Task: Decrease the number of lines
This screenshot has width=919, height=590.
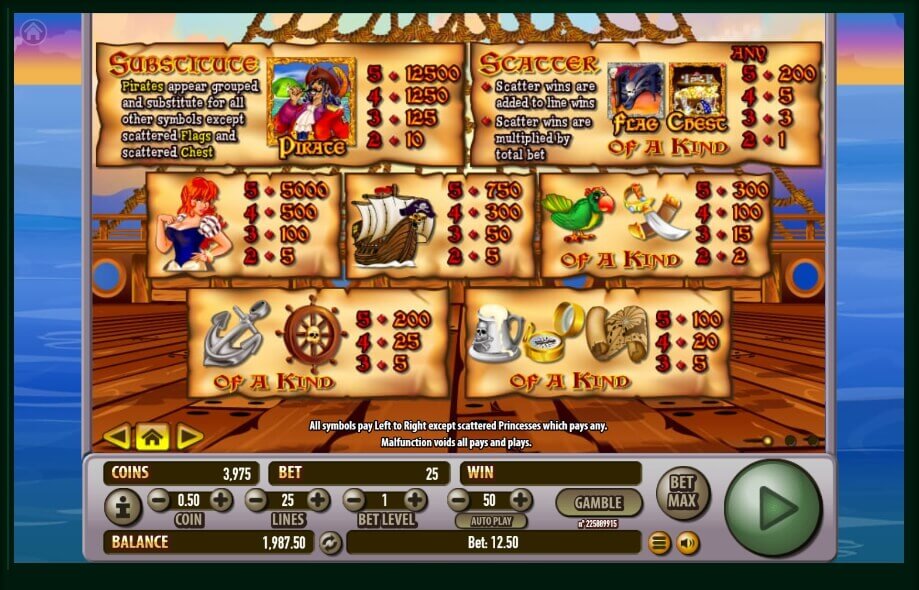Action: [x=257, y=500]
